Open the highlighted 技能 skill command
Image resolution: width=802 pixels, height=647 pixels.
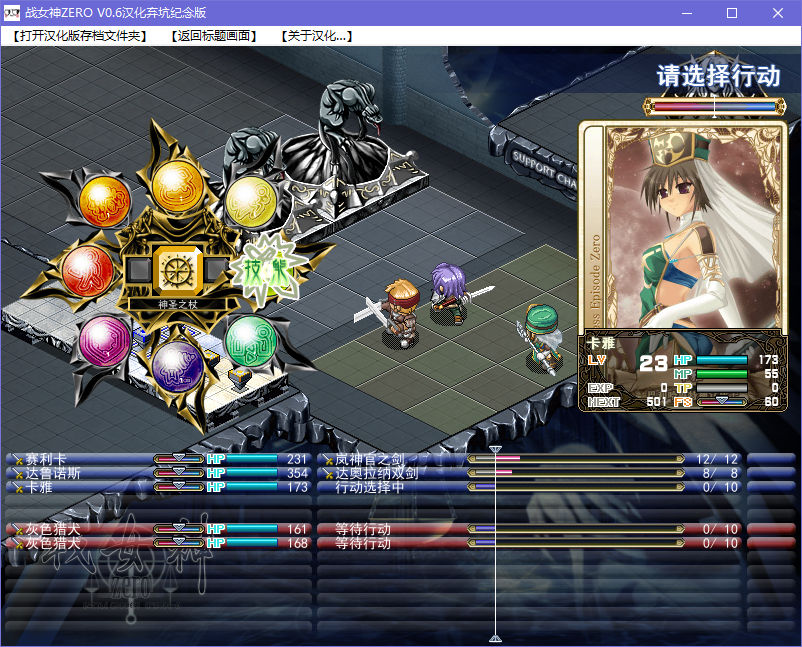pos(266,270)
